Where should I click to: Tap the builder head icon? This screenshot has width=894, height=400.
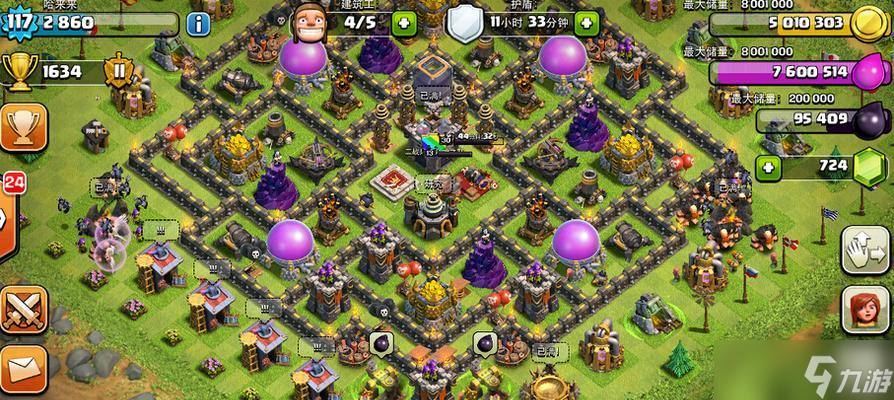point(311,19)
